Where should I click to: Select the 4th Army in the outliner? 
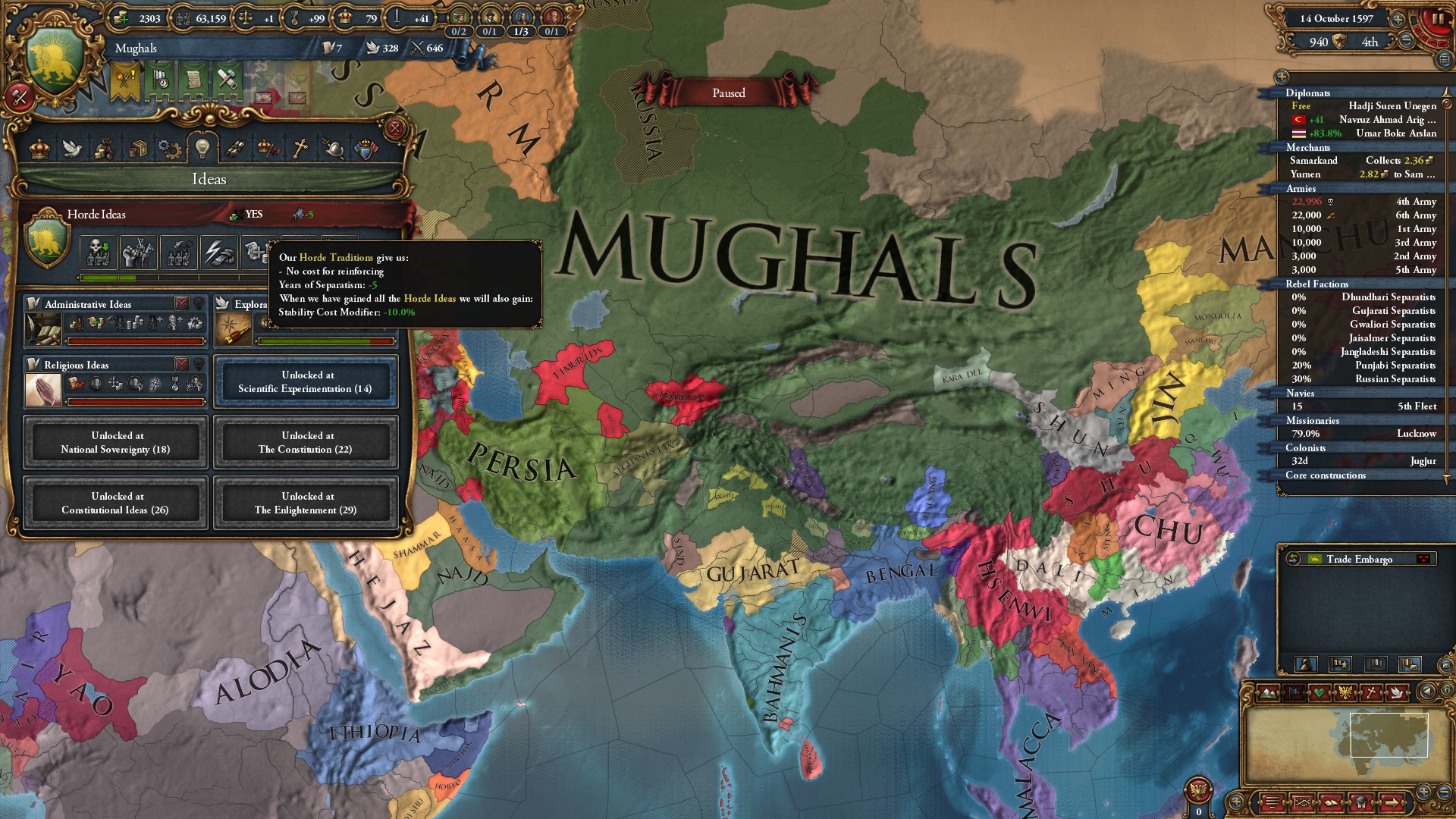1415,202
